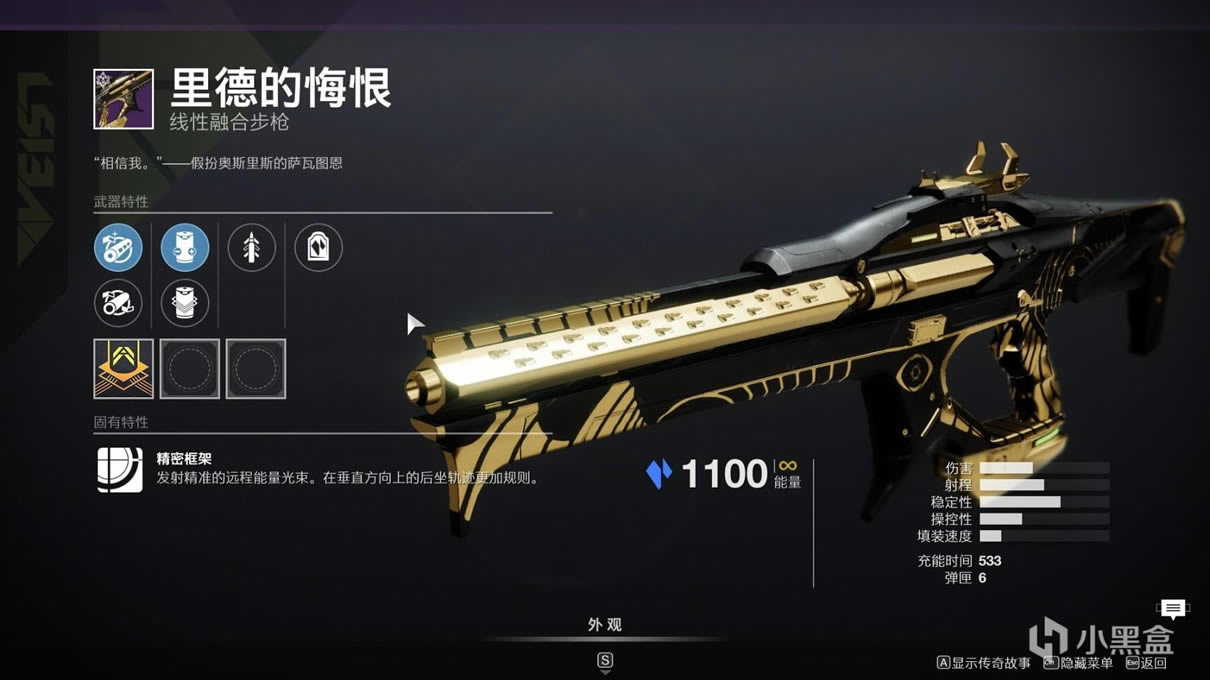
Task: Select the blue battery perk with plus-minus
Action: tap(185, 248)
